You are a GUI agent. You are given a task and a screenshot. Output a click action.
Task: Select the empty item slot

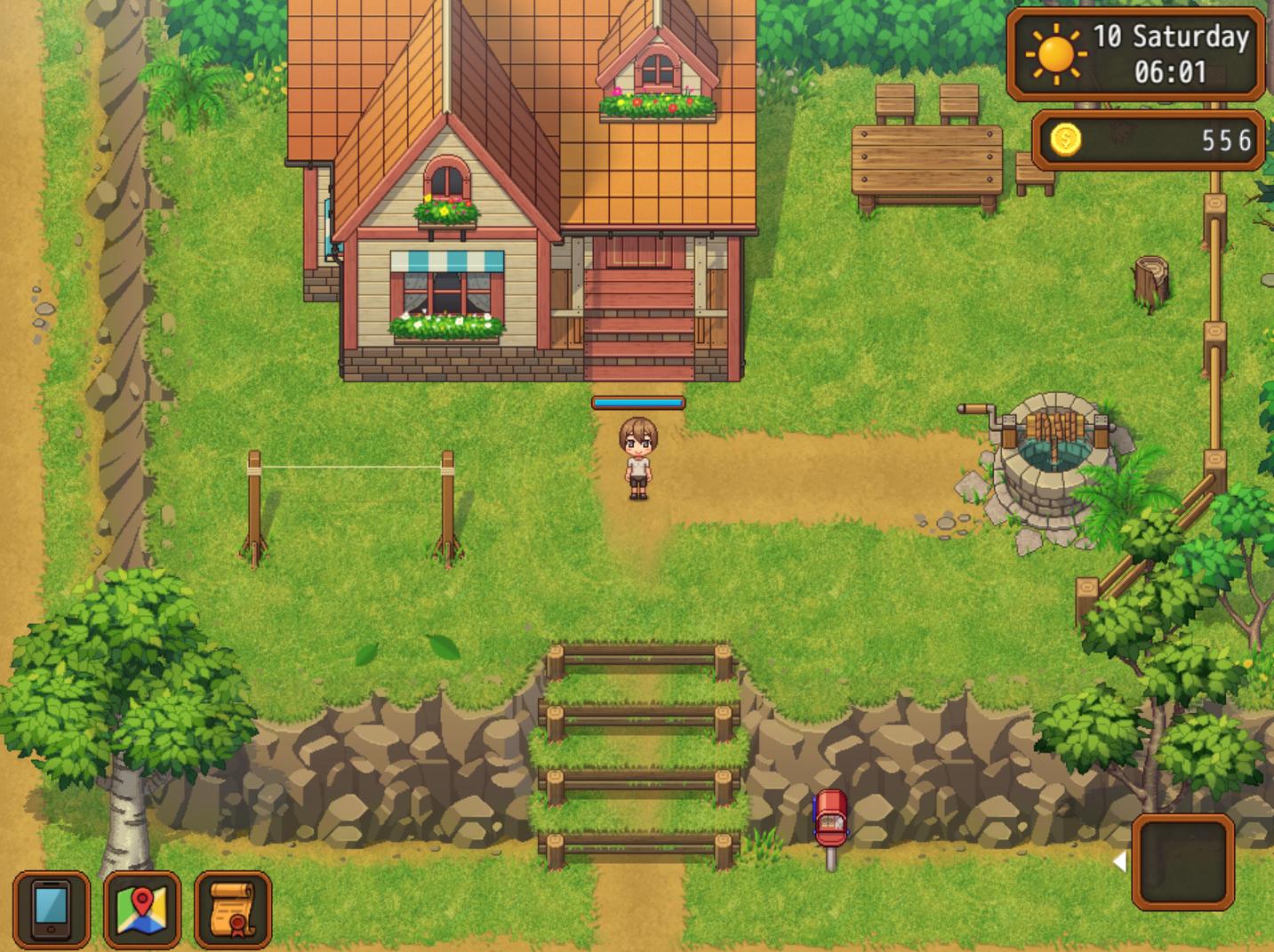tap(1182, 861)
